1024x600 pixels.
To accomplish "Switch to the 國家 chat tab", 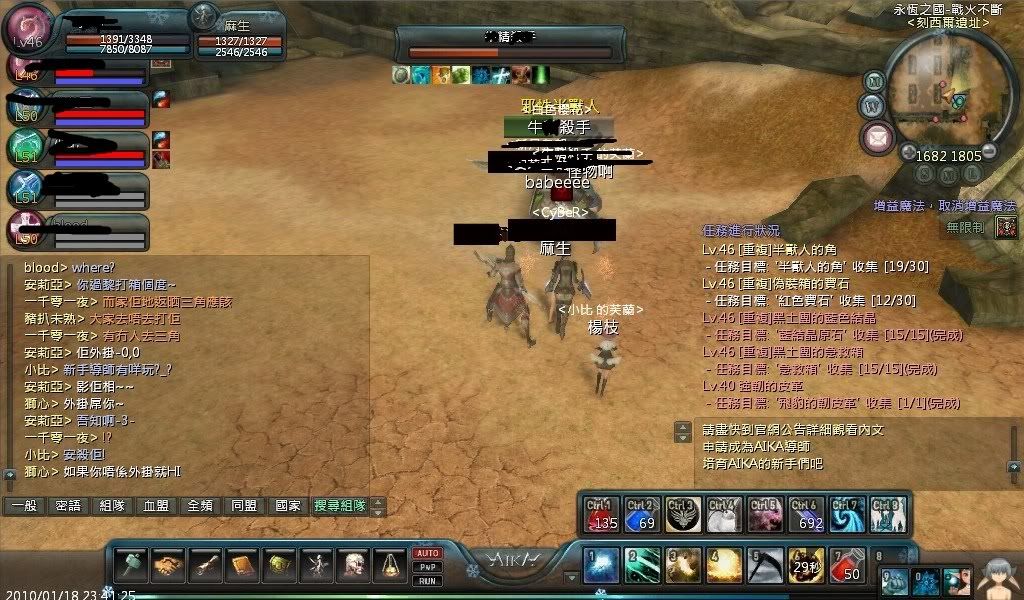I will coord(288,506).
